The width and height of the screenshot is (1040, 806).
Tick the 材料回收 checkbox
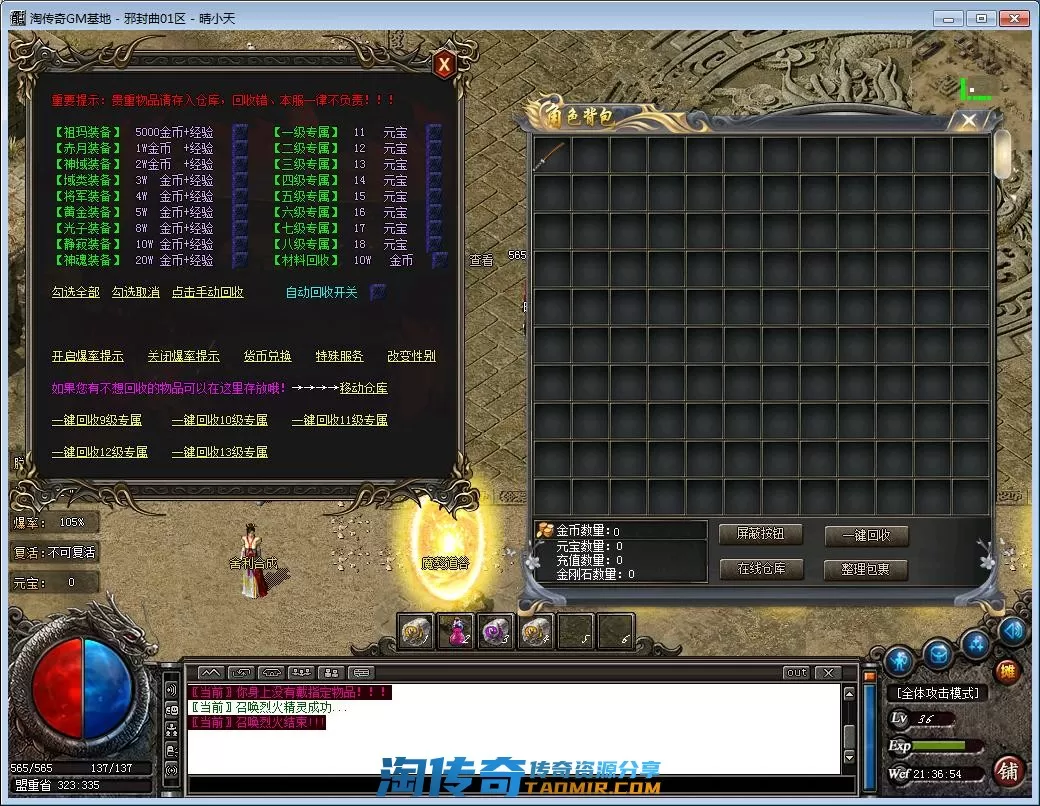coord(439,260)
